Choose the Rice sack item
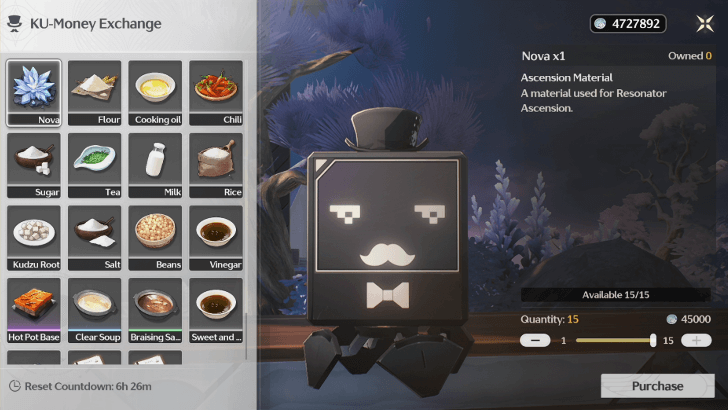Viewport: 728px width, 410px height. [215, 165]
